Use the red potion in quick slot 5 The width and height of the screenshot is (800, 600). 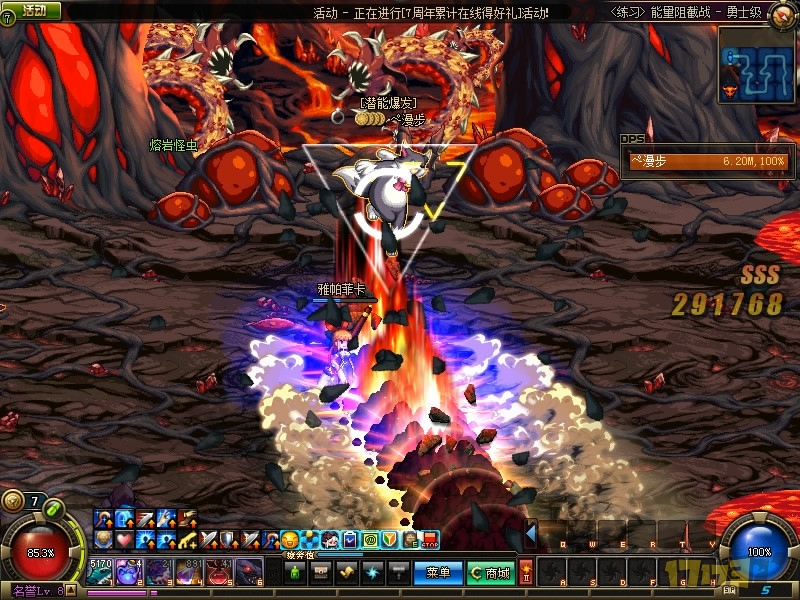click(x=220, y=572)
